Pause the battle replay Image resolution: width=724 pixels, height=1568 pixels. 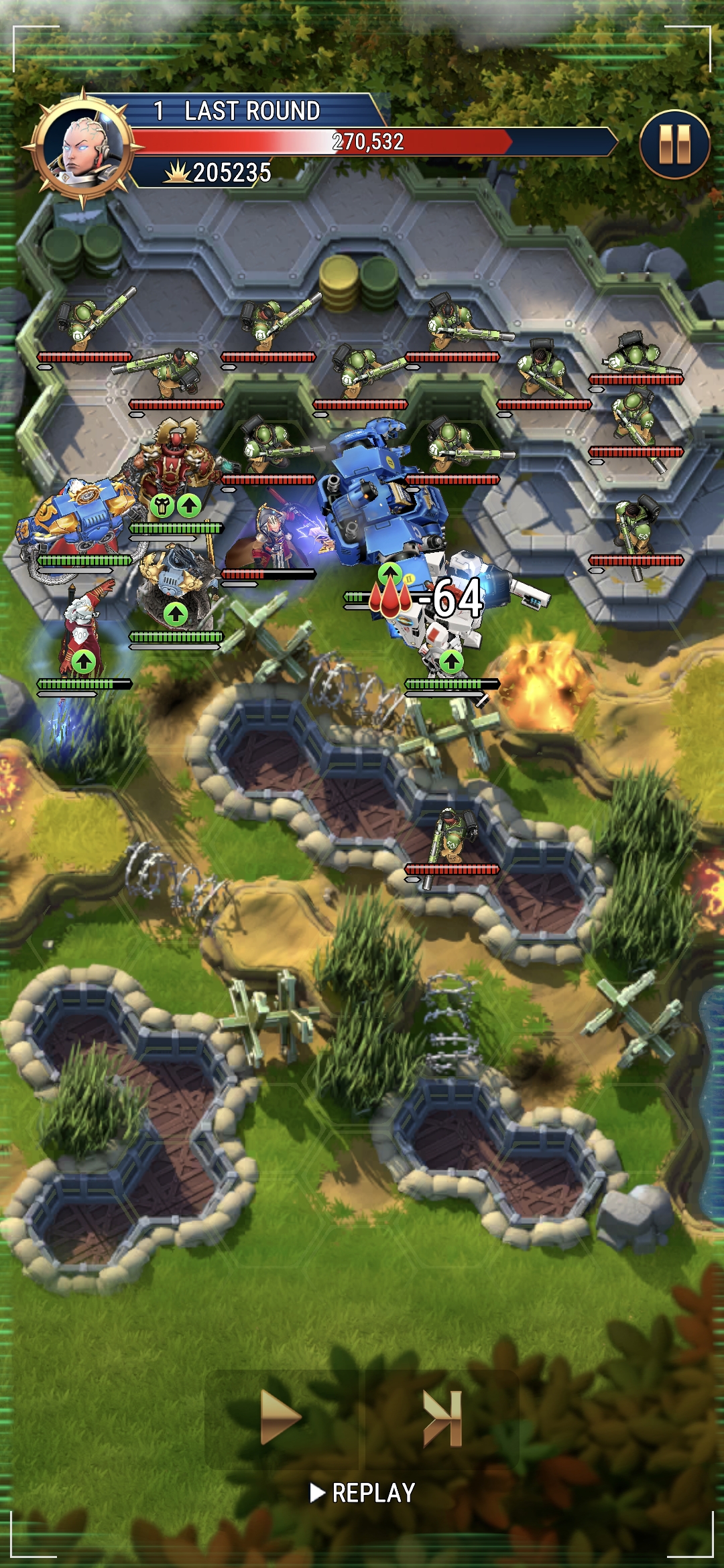tap(674, 144)
